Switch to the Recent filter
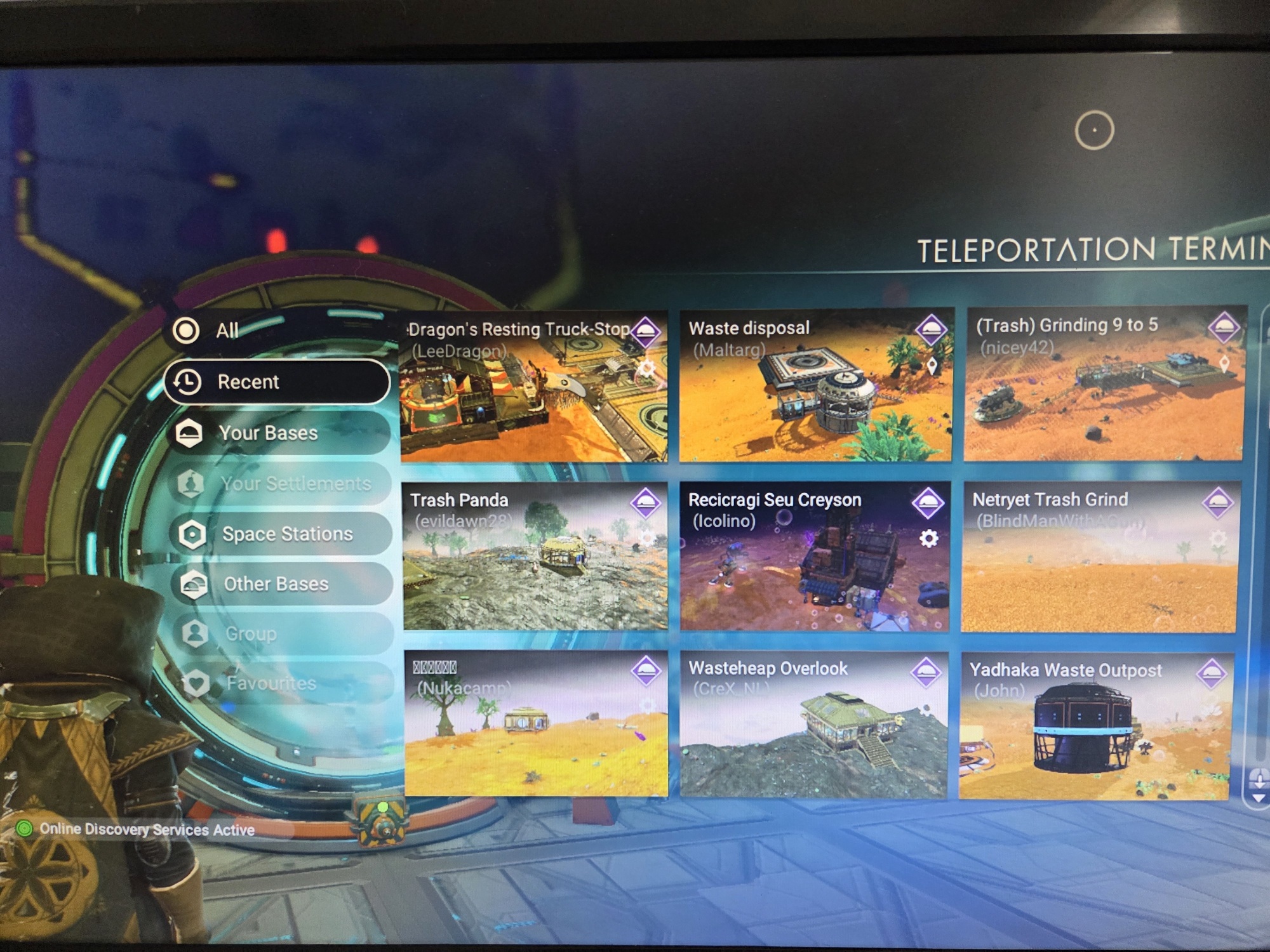 pos(277,382)
